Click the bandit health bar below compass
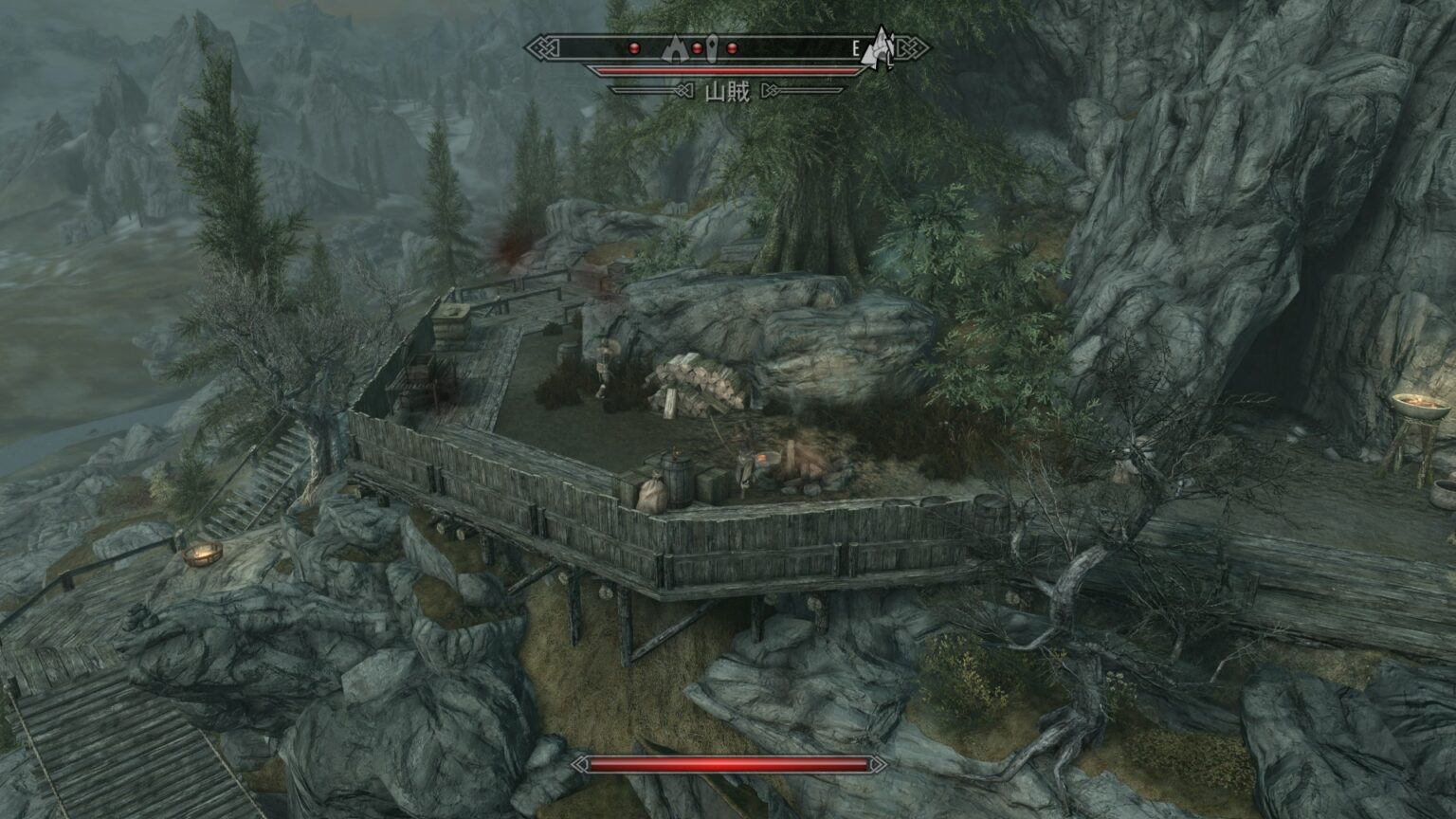Image resolution: width=1456 pixels, height=819 pixels. [x=728, y=68]
